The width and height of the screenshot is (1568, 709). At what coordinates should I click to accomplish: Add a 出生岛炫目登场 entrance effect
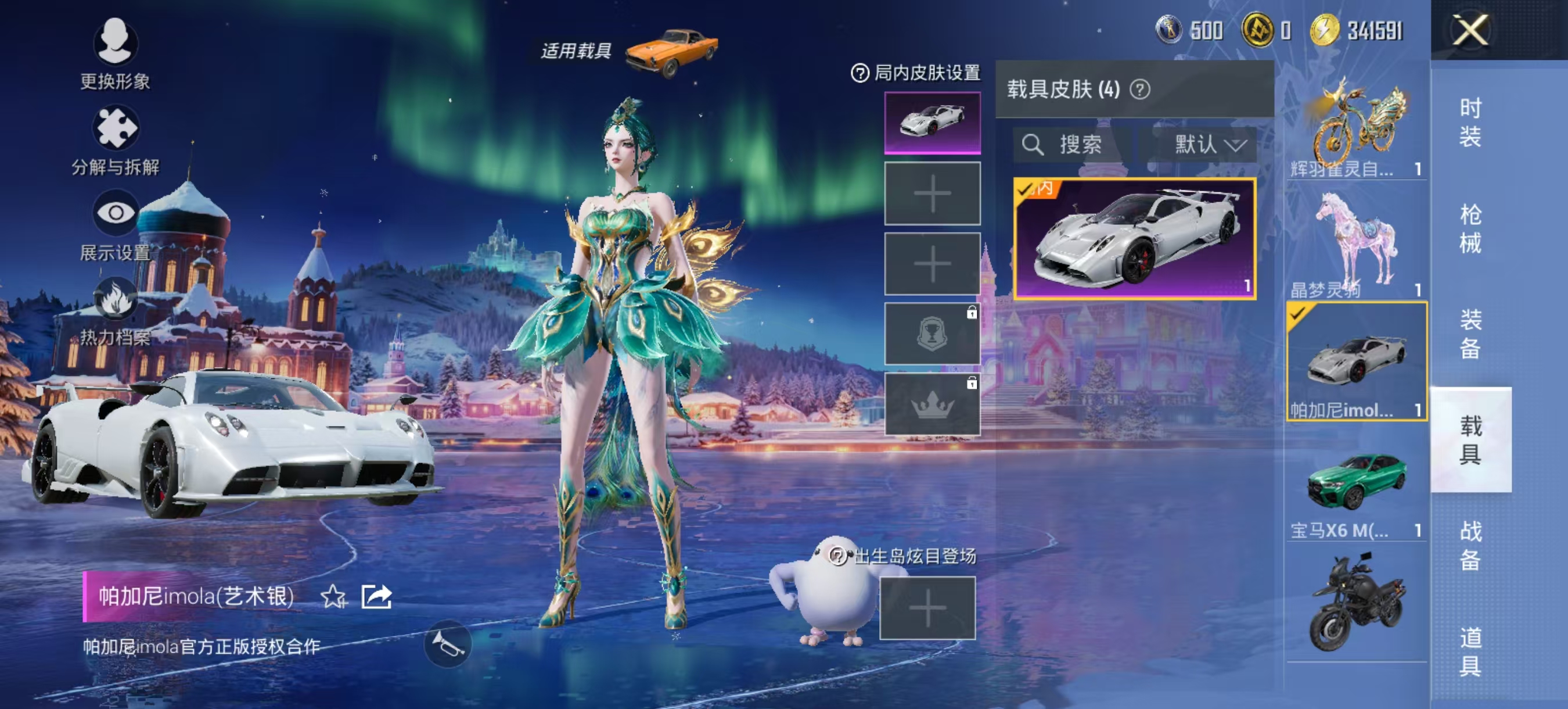tap(927, 608)
